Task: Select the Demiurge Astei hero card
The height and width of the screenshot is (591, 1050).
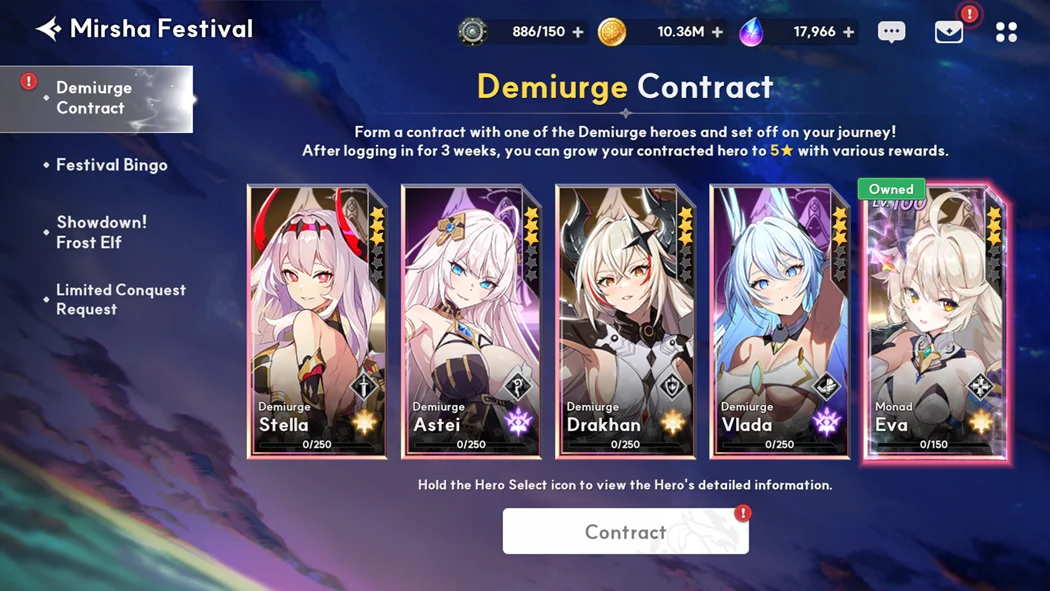Action: click(x=471, y=321)
